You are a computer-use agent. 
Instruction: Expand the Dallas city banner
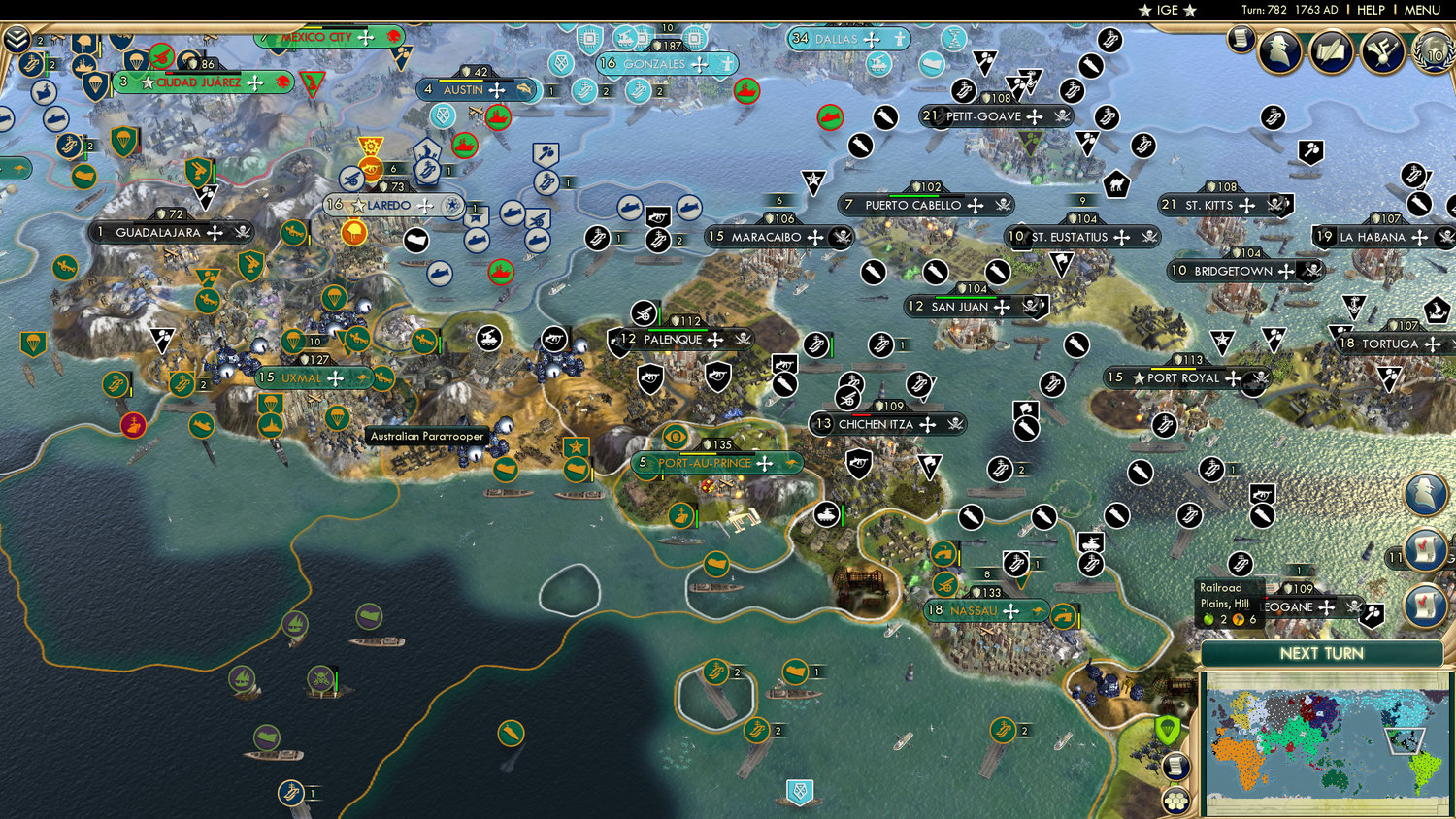(x=846, y=40)
